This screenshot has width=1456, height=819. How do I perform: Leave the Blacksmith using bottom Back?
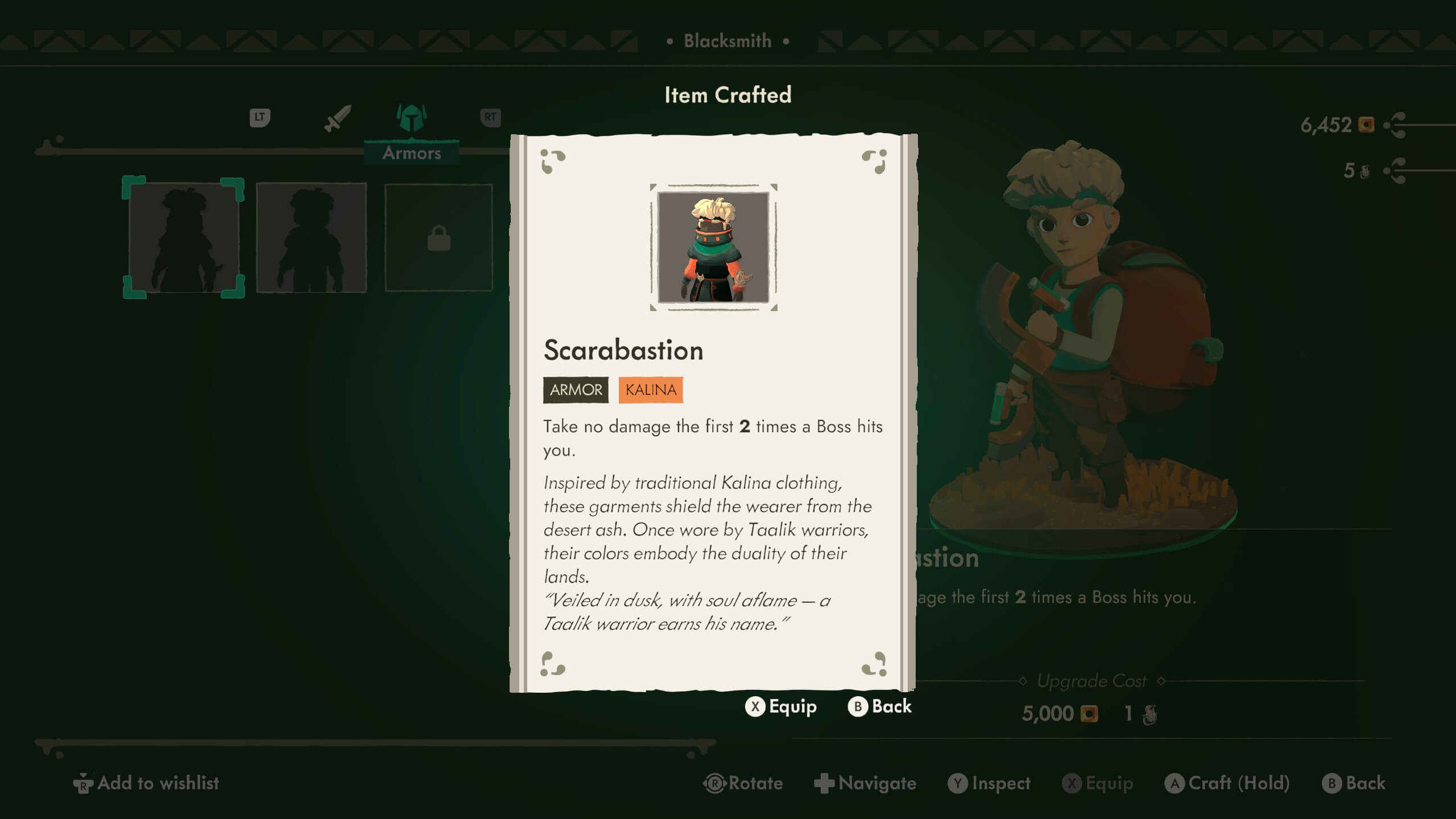click(x=1354, y=783)
